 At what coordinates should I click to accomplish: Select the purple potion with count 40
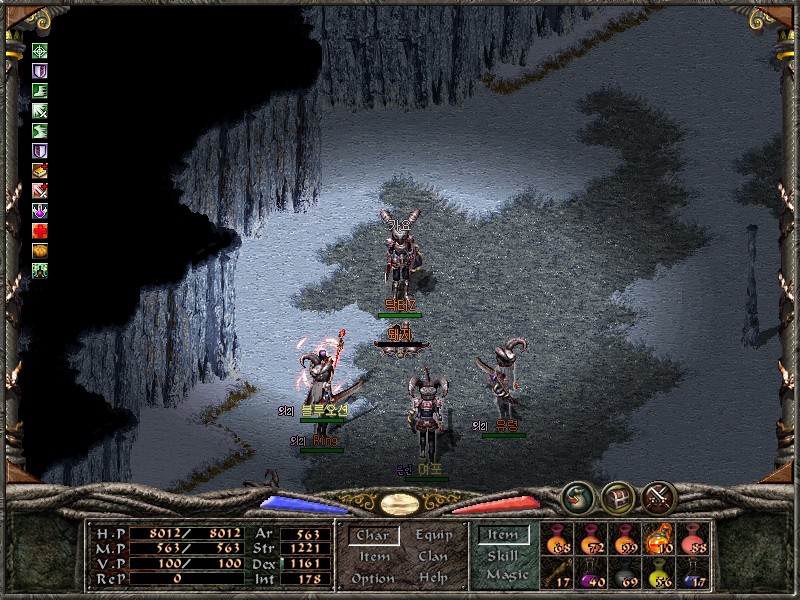coord(591,572)
